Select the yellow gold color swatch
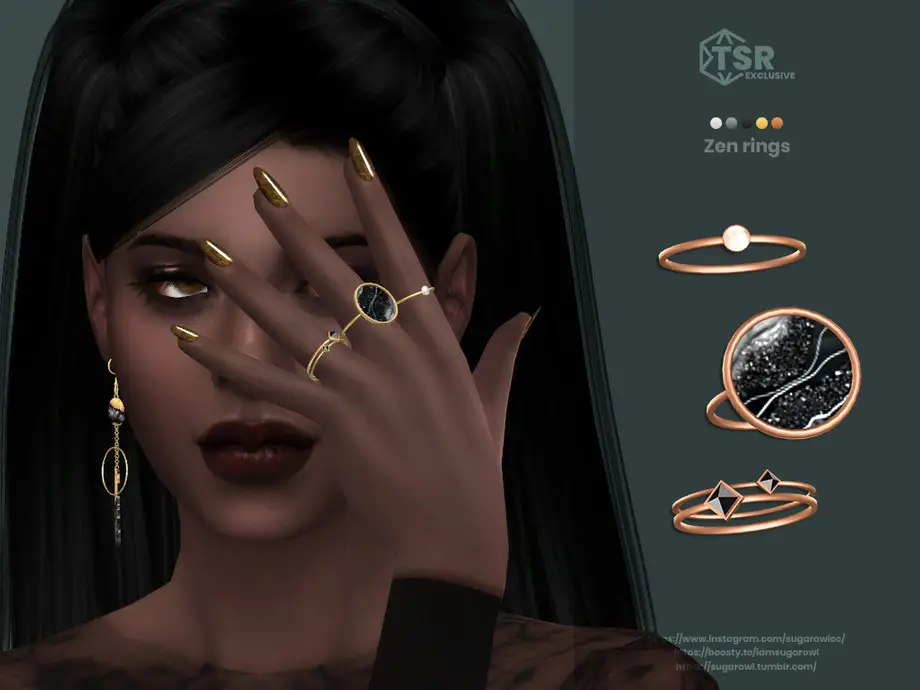This screenshot has height=690, width=920. (x=762, y=123)
